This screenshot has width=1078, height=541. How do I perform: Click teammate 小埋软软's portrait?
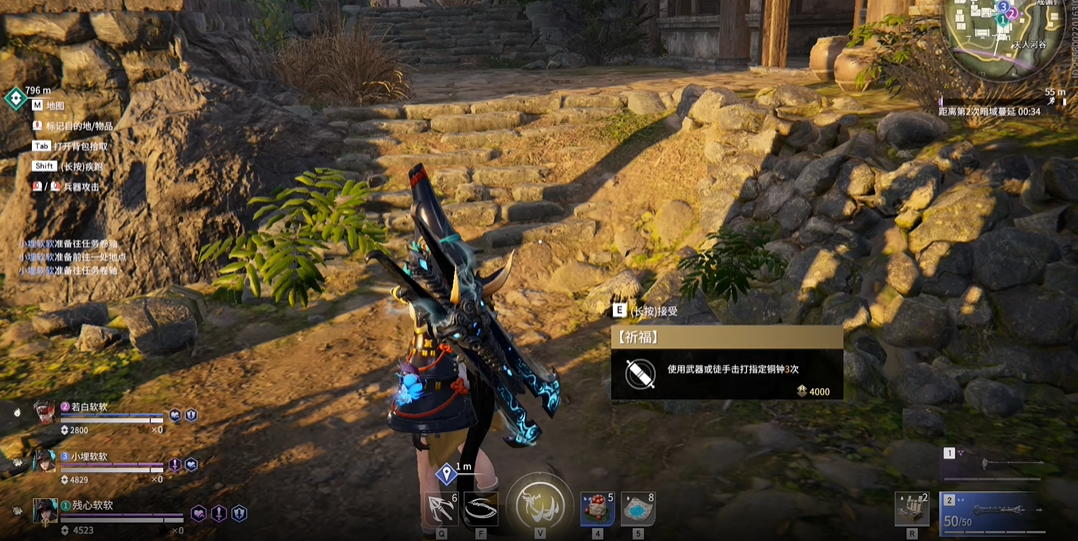pos(44,461)
